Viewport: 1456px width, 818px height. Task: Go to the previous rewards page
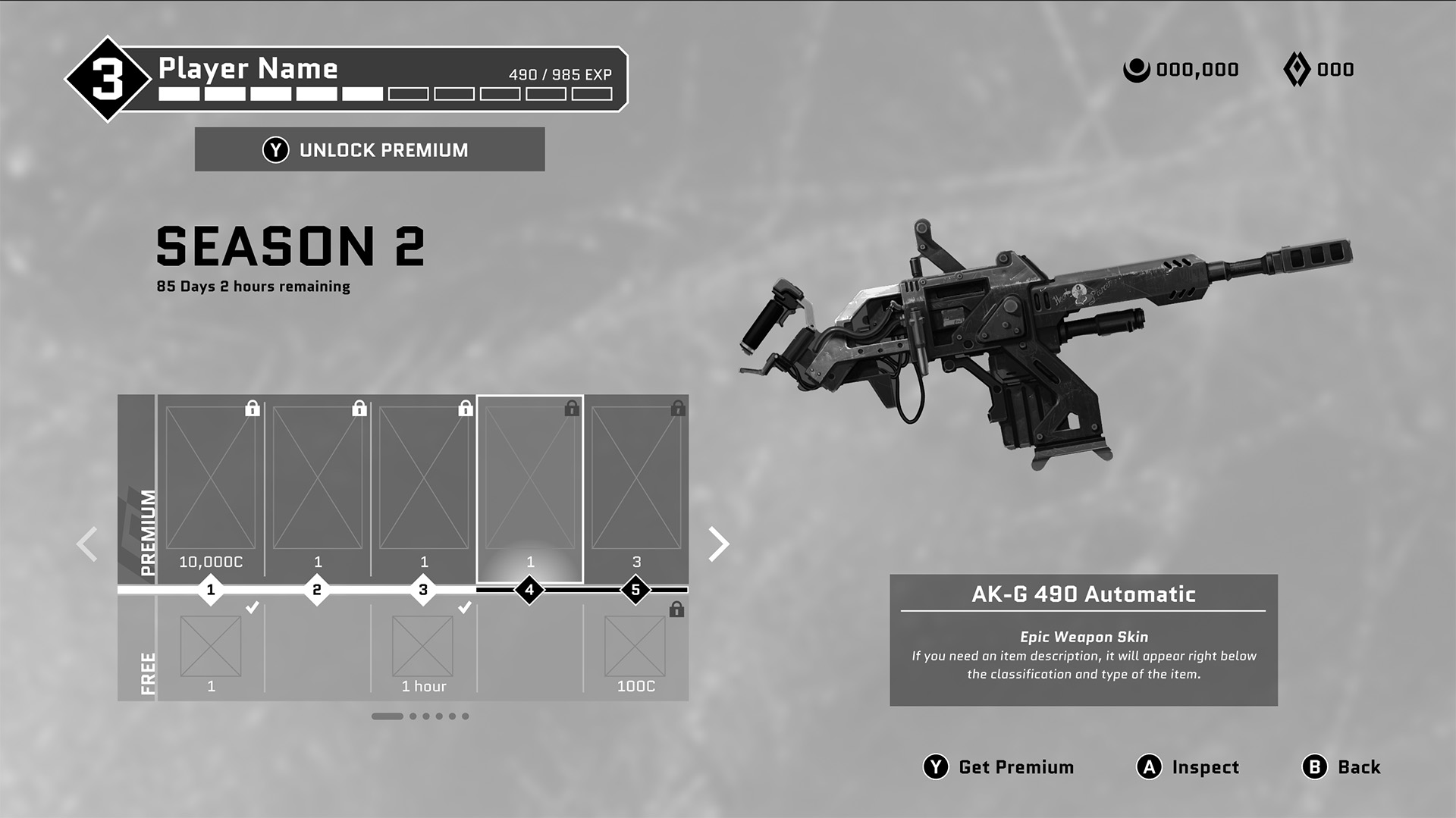(x=87, y=544)
